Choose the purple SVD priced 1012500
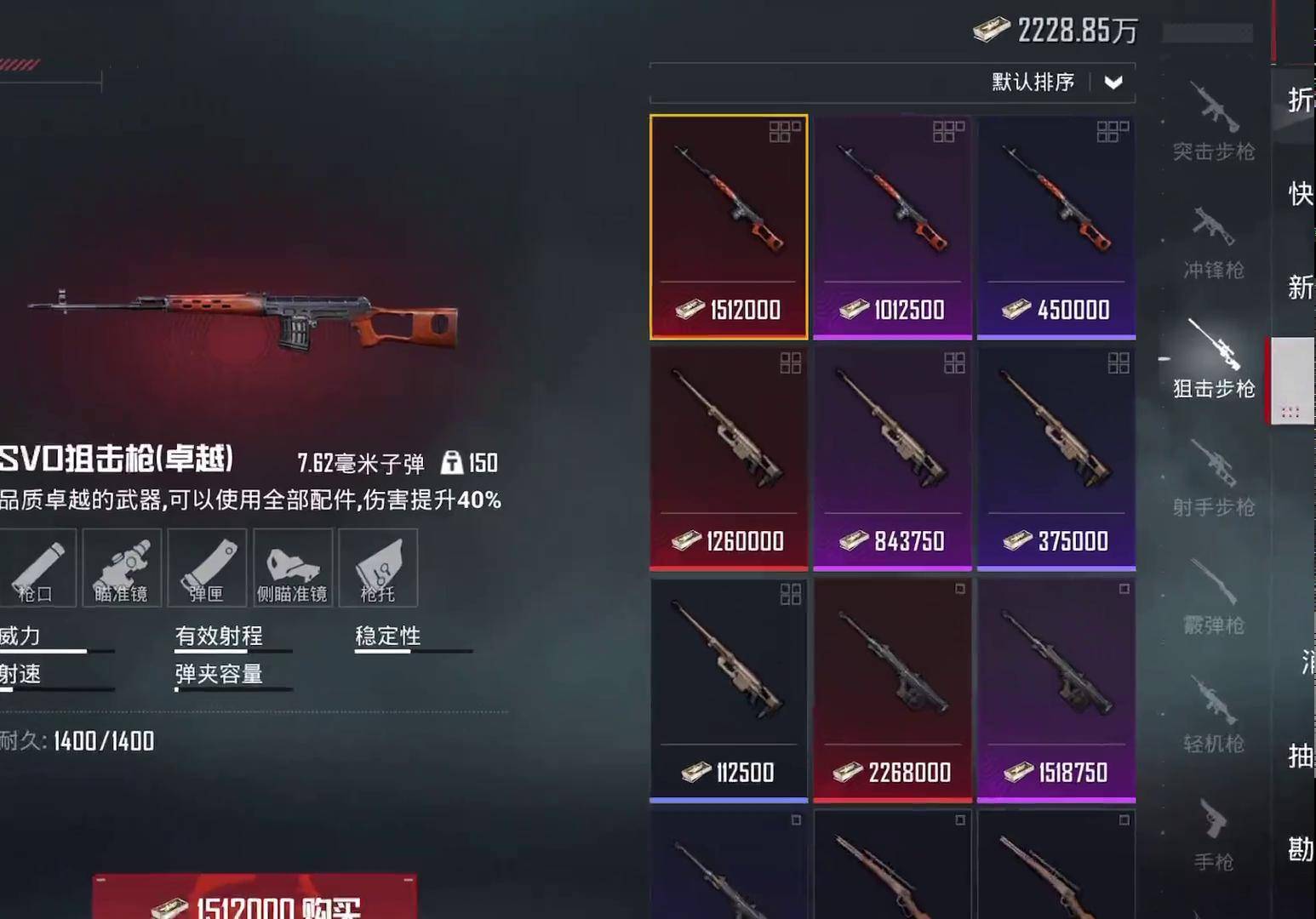The image size is (1316, 919). point(892,226)
